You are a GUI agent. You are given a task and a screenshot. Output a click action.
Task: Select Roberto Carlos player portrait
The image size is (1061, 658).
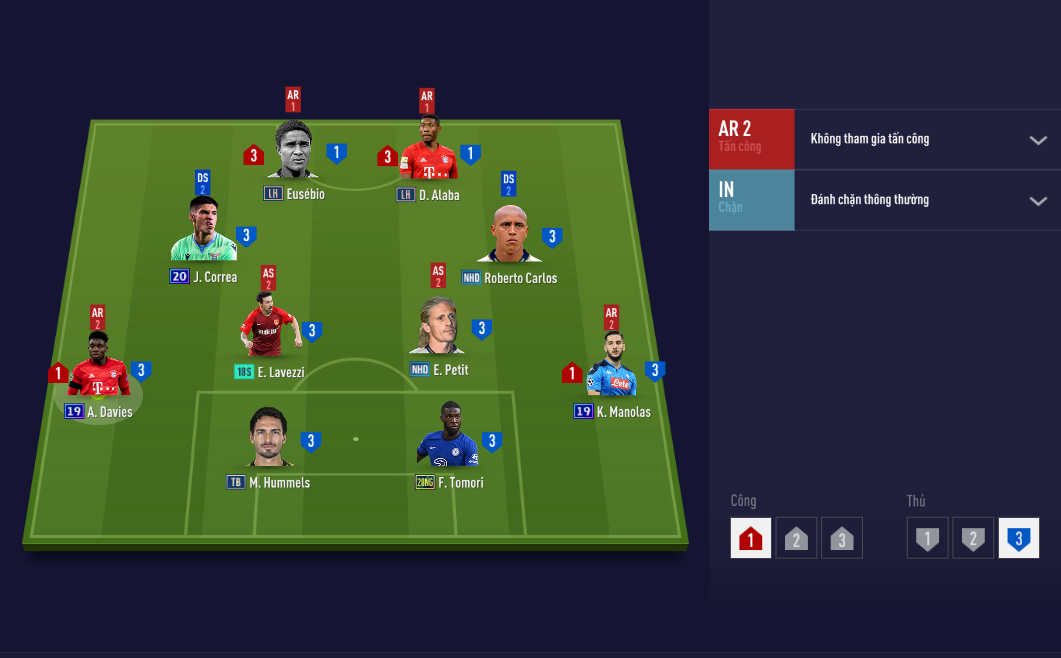[x=516, y=235]
